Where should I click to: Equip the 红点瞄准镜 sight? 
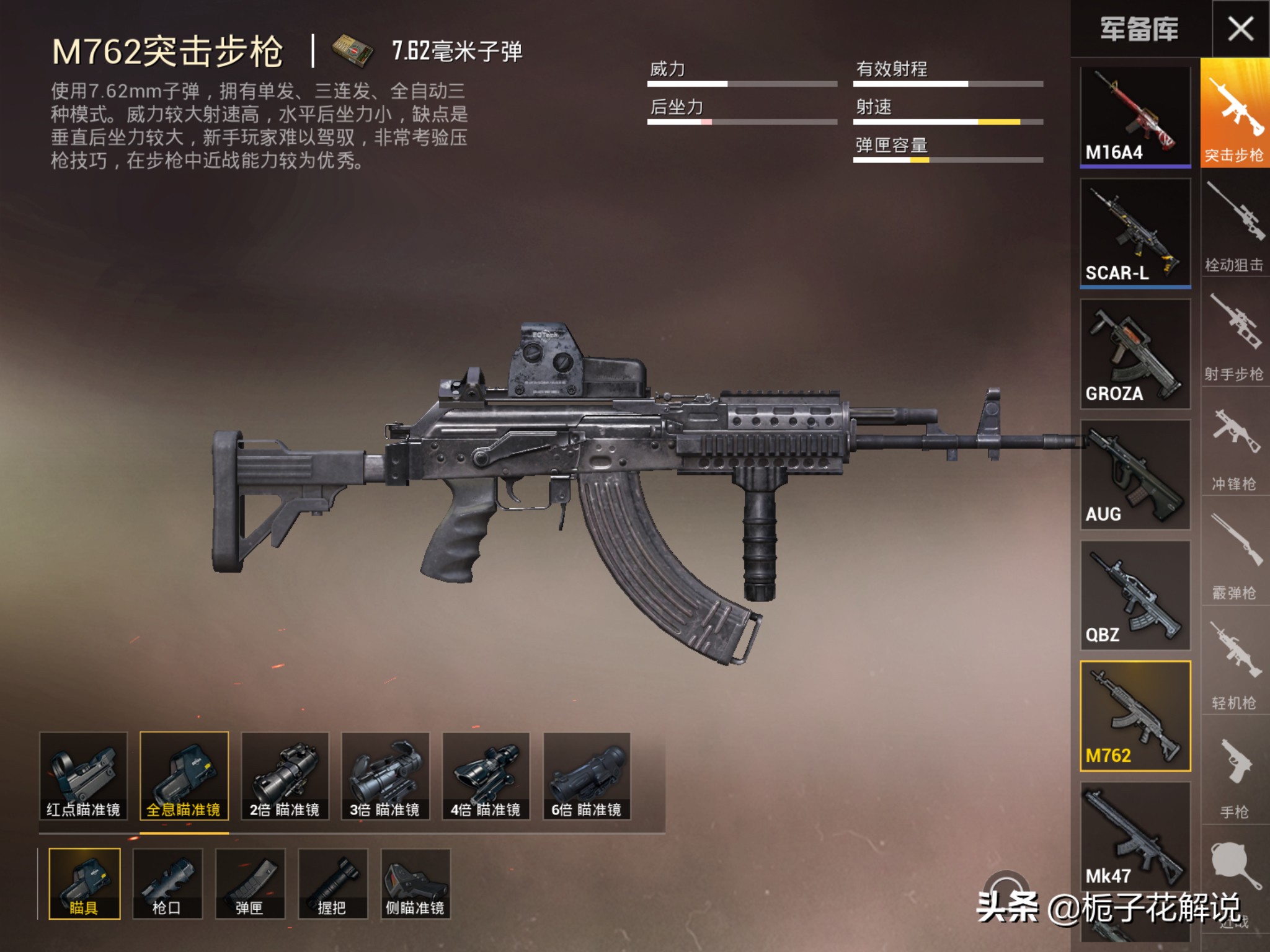point(83,775)
